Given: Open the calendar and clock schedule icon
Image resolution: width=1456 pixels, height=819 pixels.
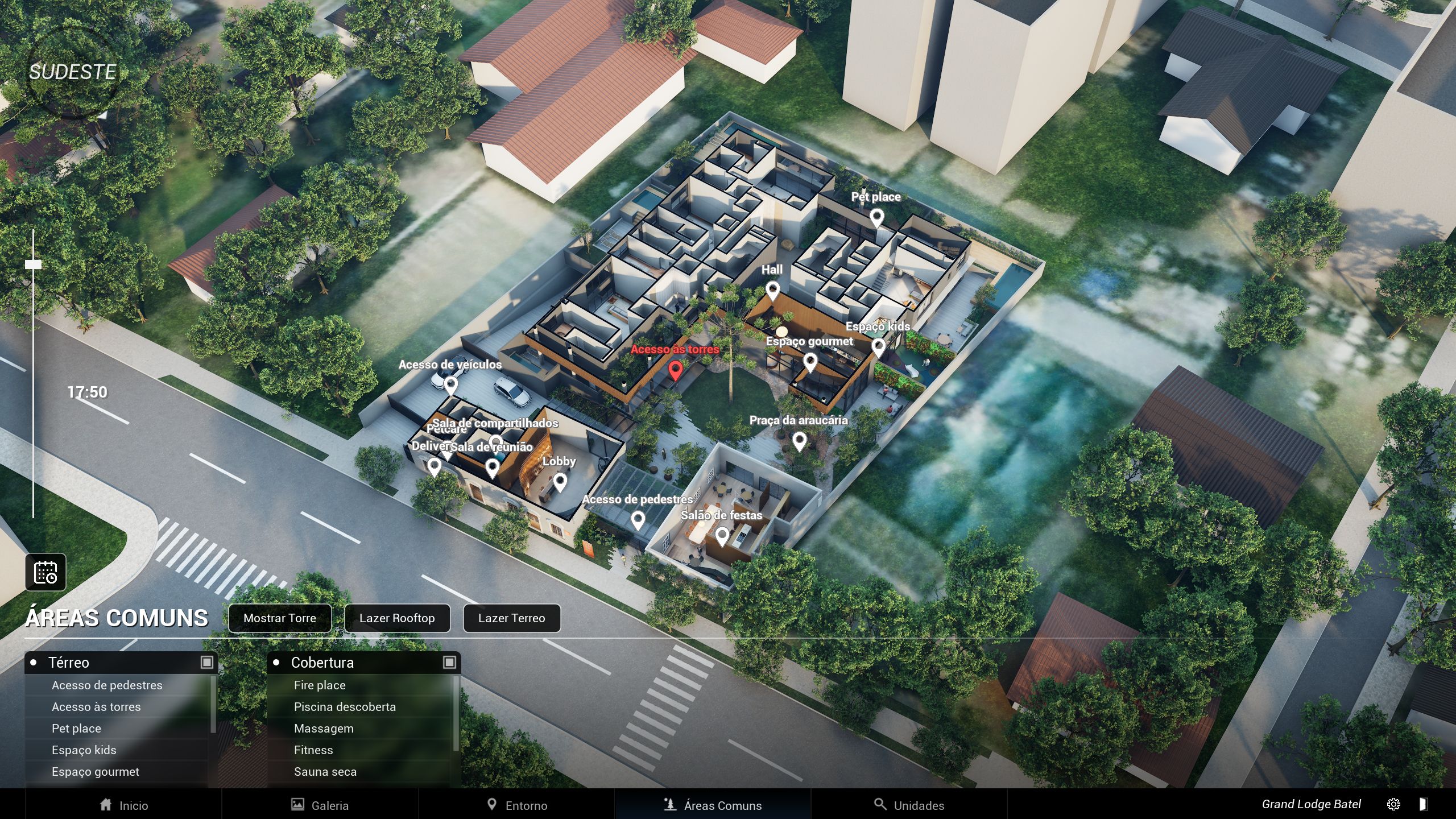Looking at the screenshot, I should pyautogui.click(x=45, y=572).
